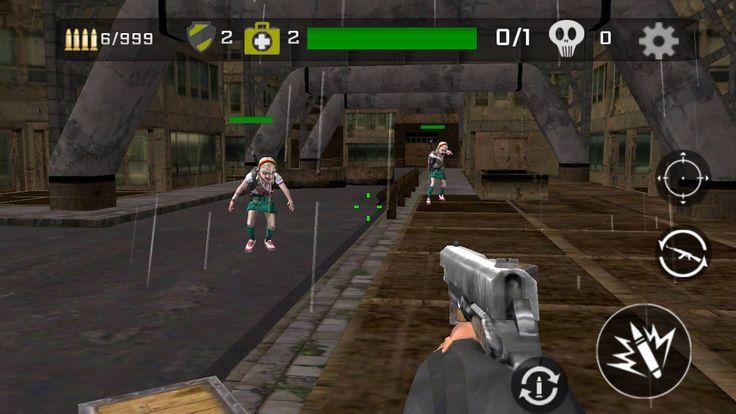The image size is (736, 414).
Task: Use the green medkit icon
Action: tap(262, 38)
